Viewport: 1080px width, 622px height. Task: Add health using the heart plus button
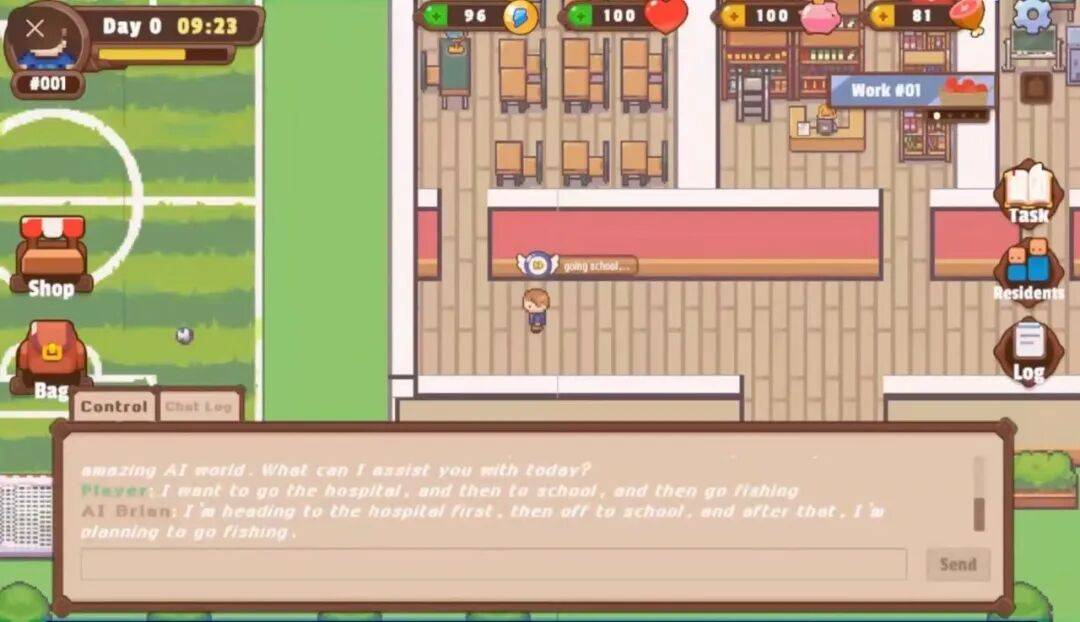579,16
